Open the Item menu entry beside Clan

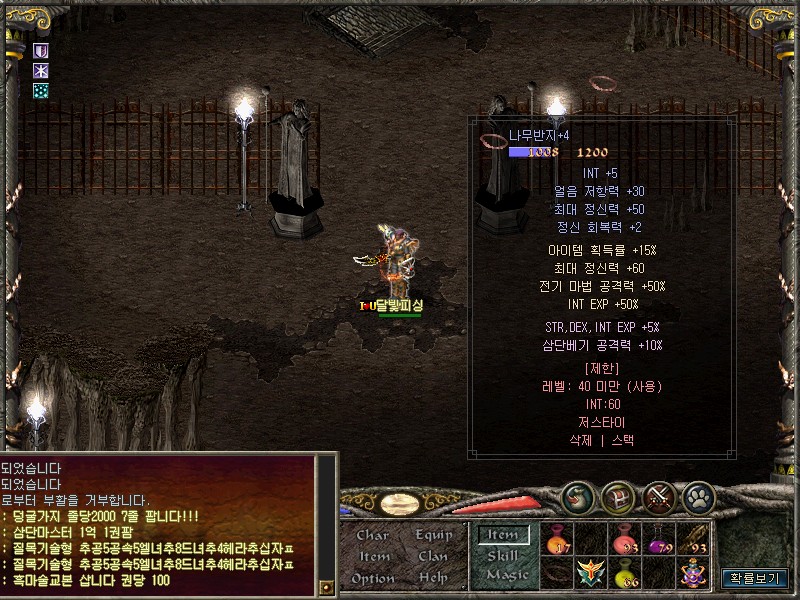pyautogui.click(x=374, y=556)
